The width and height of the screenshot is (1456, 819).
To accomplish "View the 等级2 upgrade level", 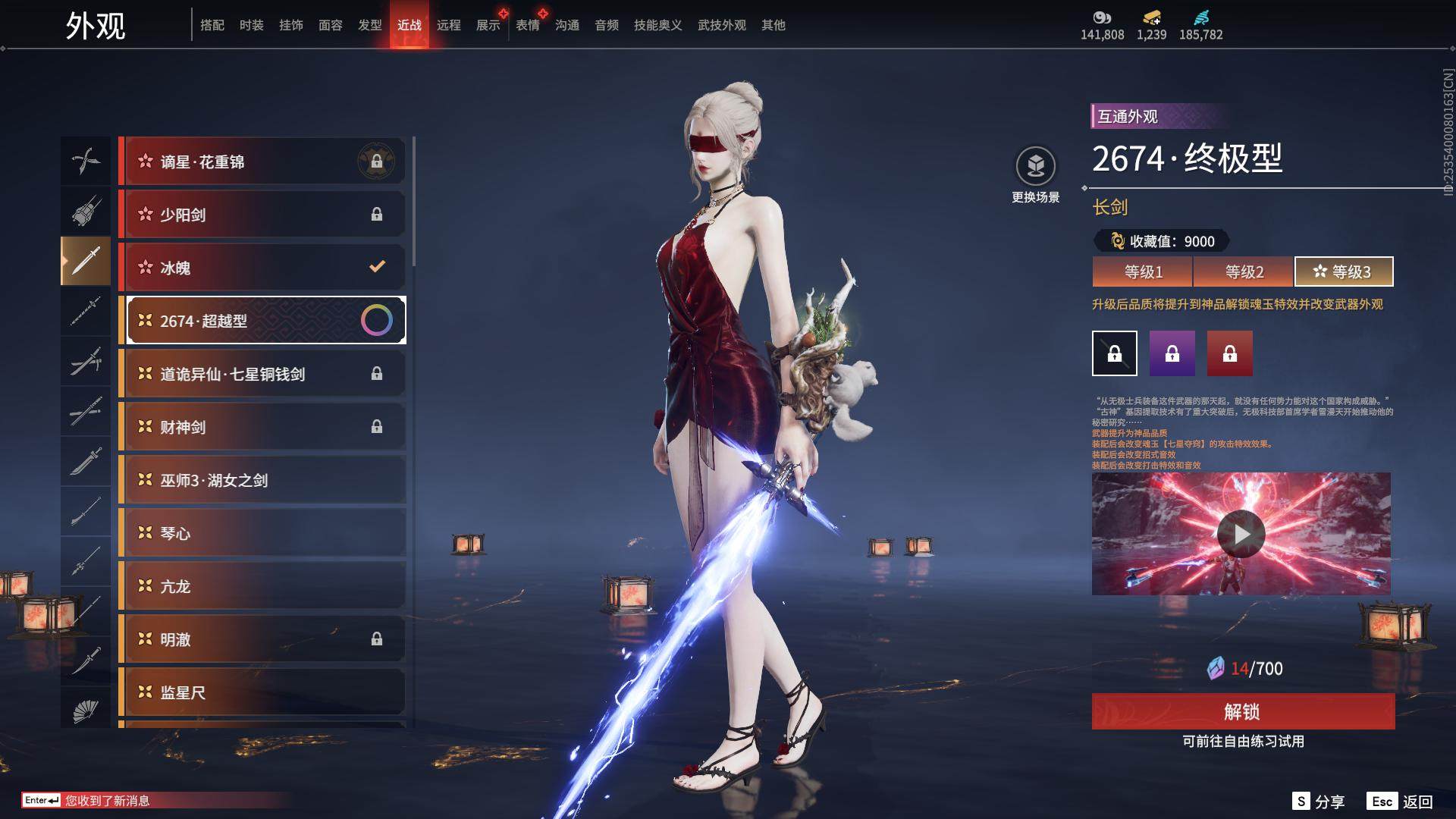I will coord(1244,271).
